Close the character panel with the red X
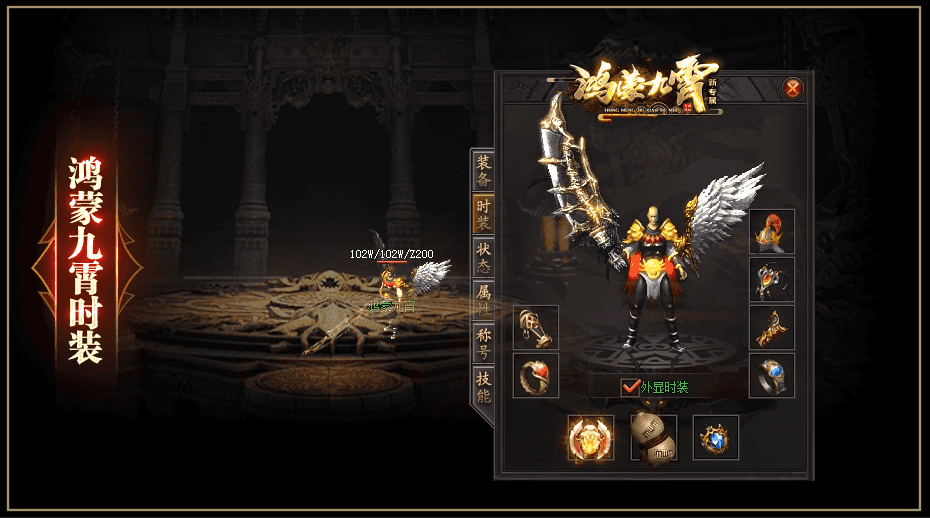The width and height of the screenshot is (930, 518). point(793,88)
